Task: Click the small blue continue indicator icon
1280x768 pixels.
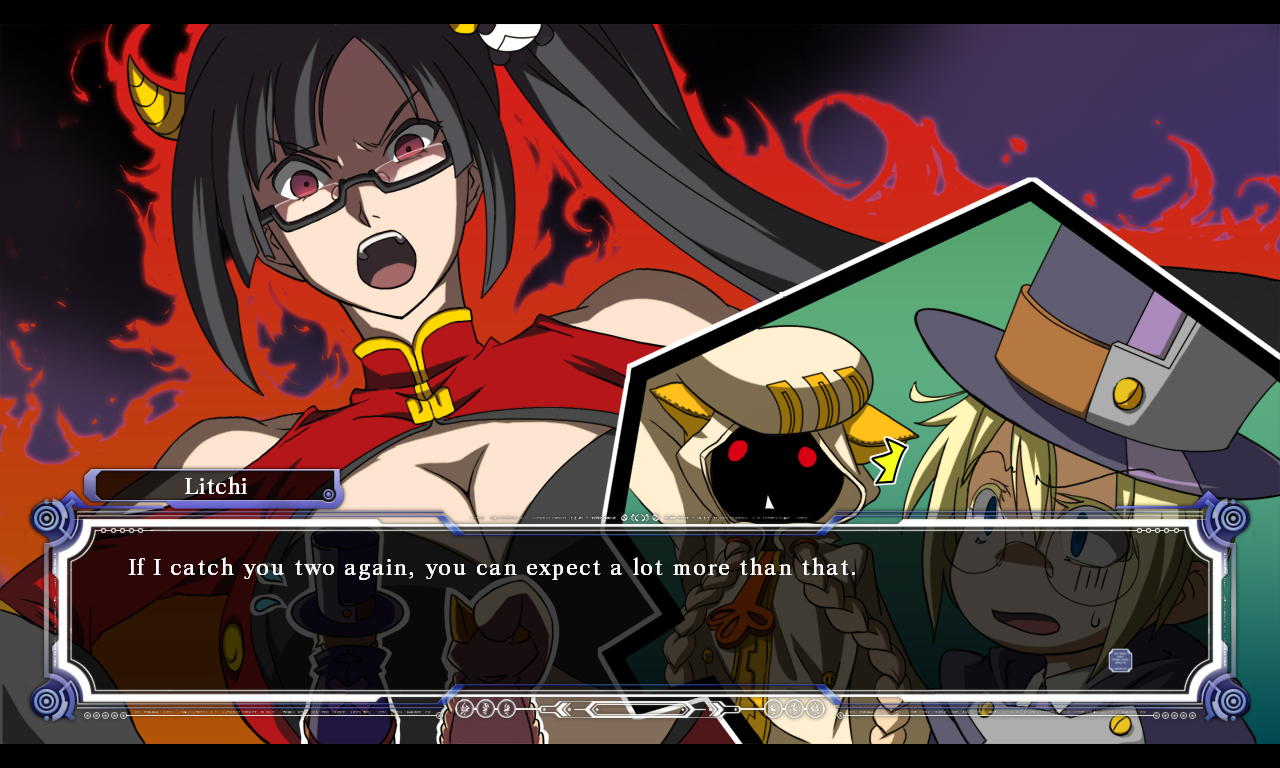Action: pos(1120,660)
